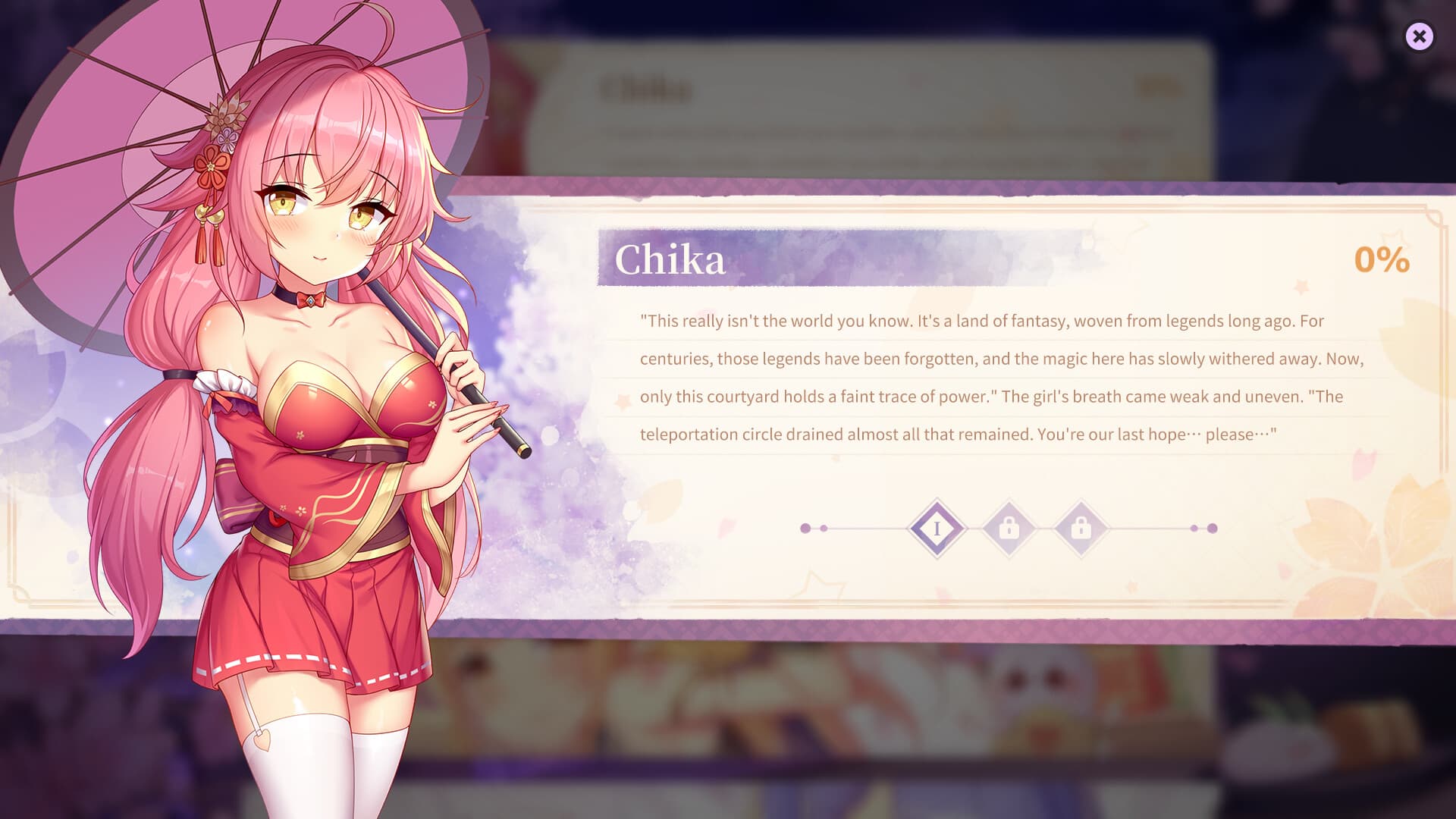
Task: Click the small dot left of Chapter I
Action: (824, 526)
